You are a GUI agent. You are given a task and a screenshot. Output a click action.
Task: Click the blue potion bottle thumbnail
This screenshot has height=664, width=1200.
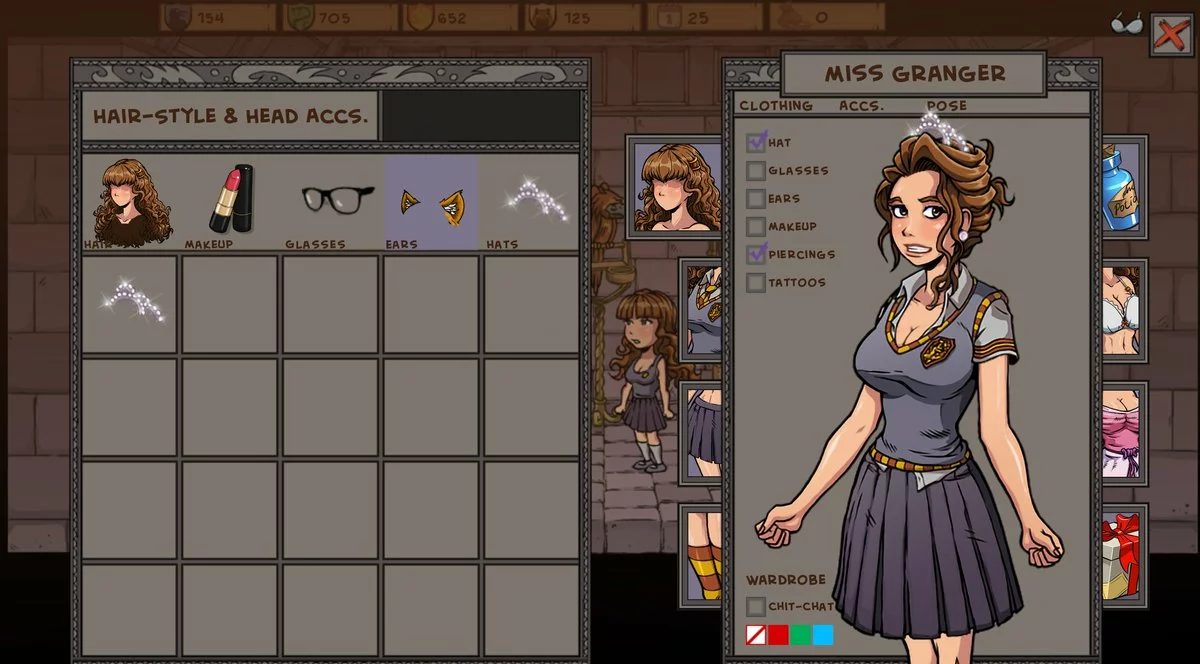pos(1122,186)
